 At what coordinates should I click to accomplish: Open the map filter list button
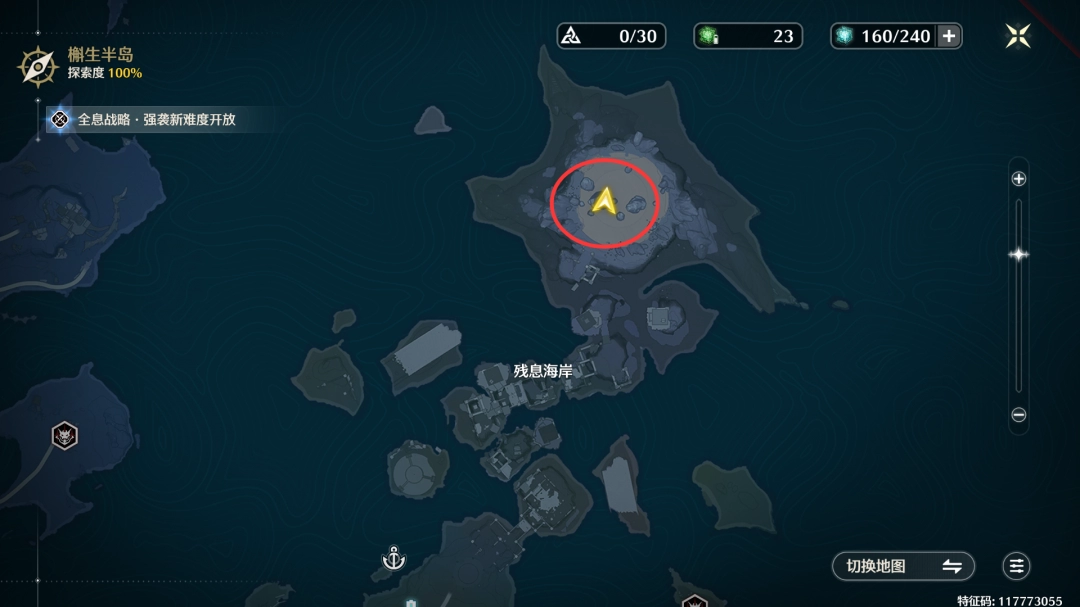1017,566
